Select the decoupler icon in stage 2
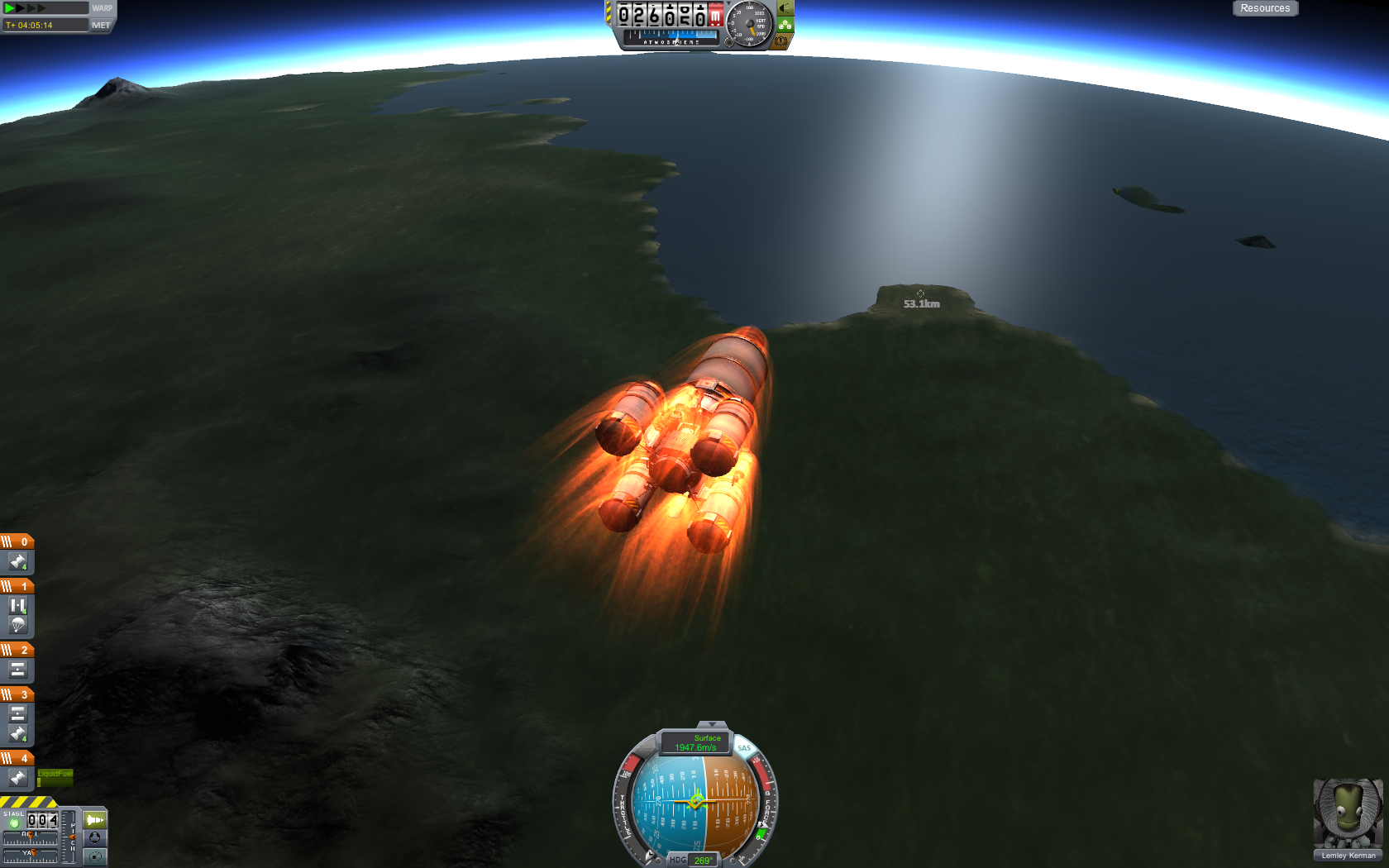The image size is (1389, 868). pos(17,670)
